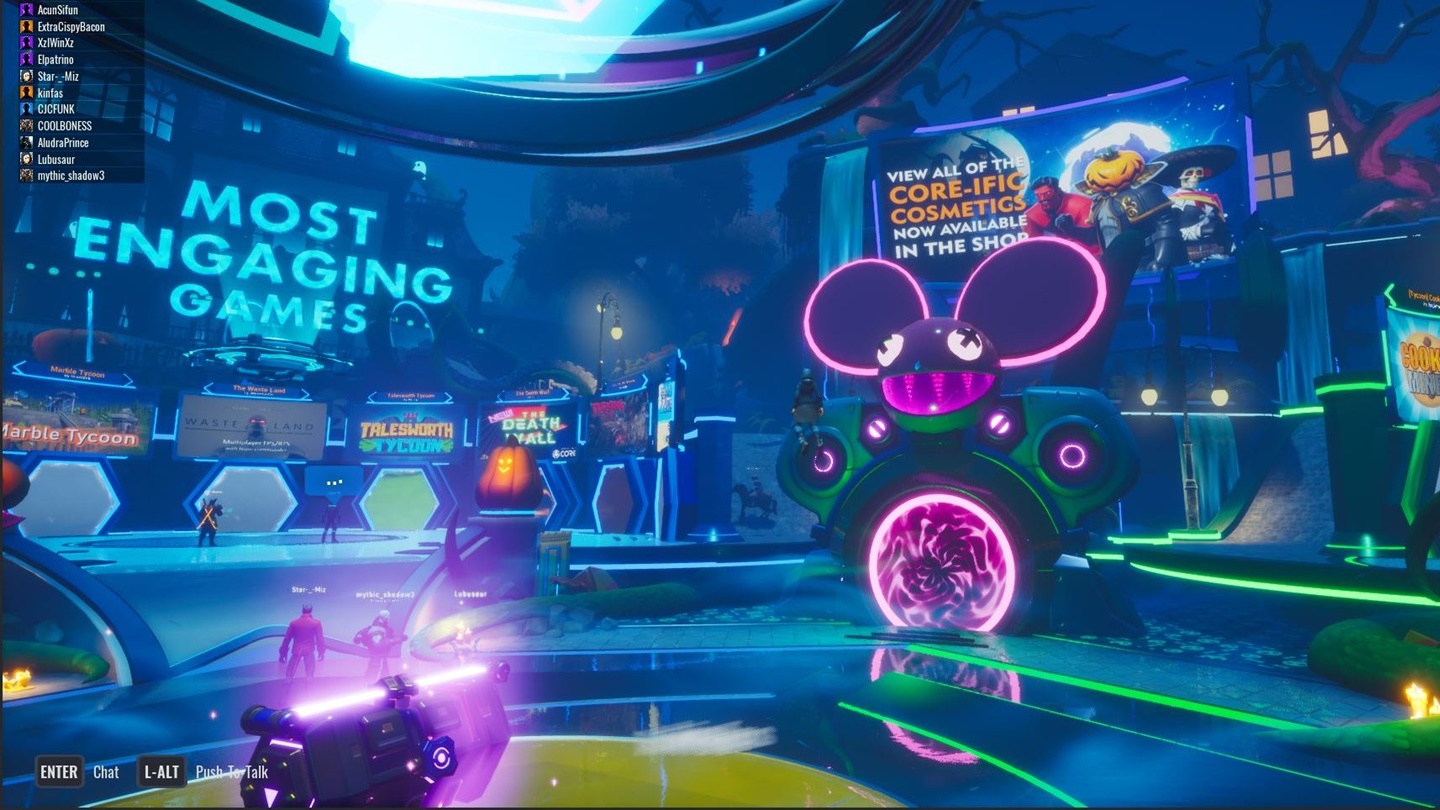Screen dimensions: 1440x810
Task: Click mythic_shadow3's avatar icon
Action: pyautogui.click(x=25, y=174)
